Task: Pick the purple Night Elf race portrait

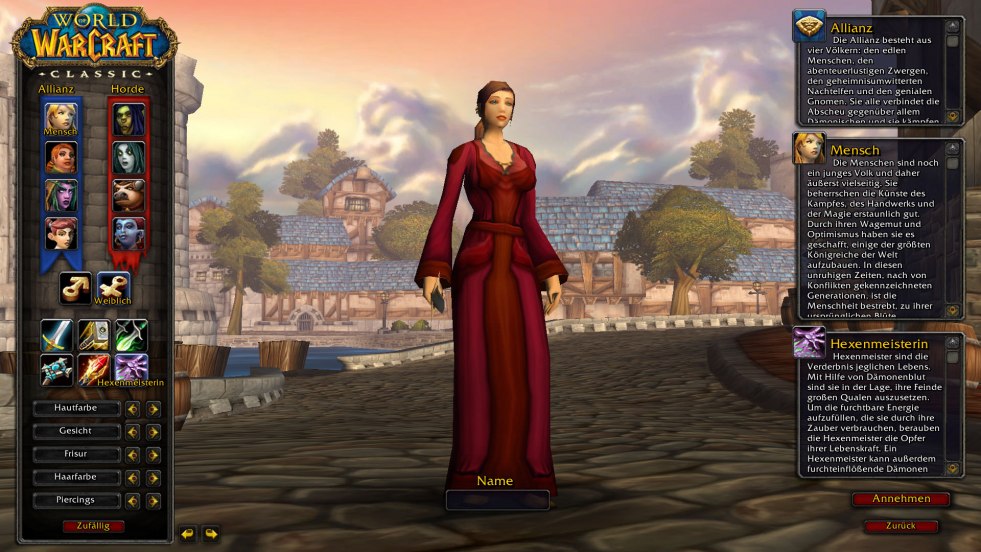Action: click(60, 195)
